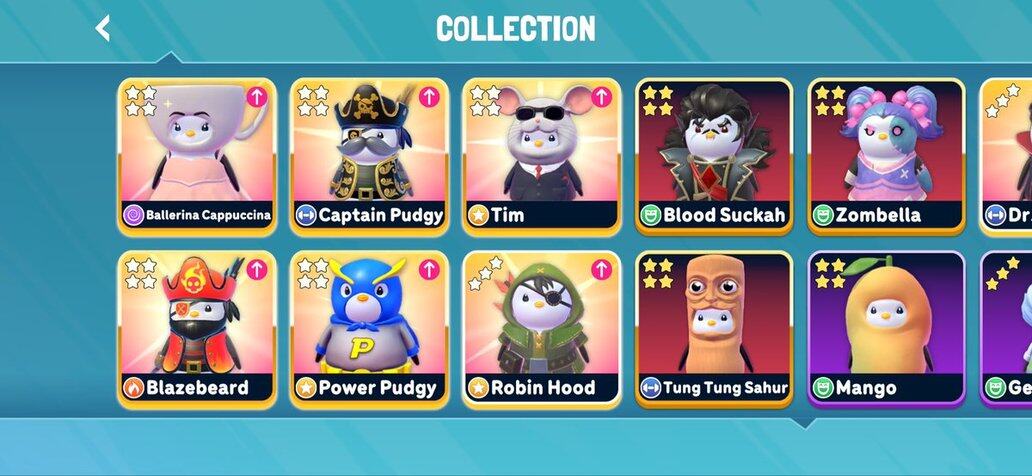
Task: Tap the upgrade arrow on Captain Pudgy
Action: coord(429,97)
